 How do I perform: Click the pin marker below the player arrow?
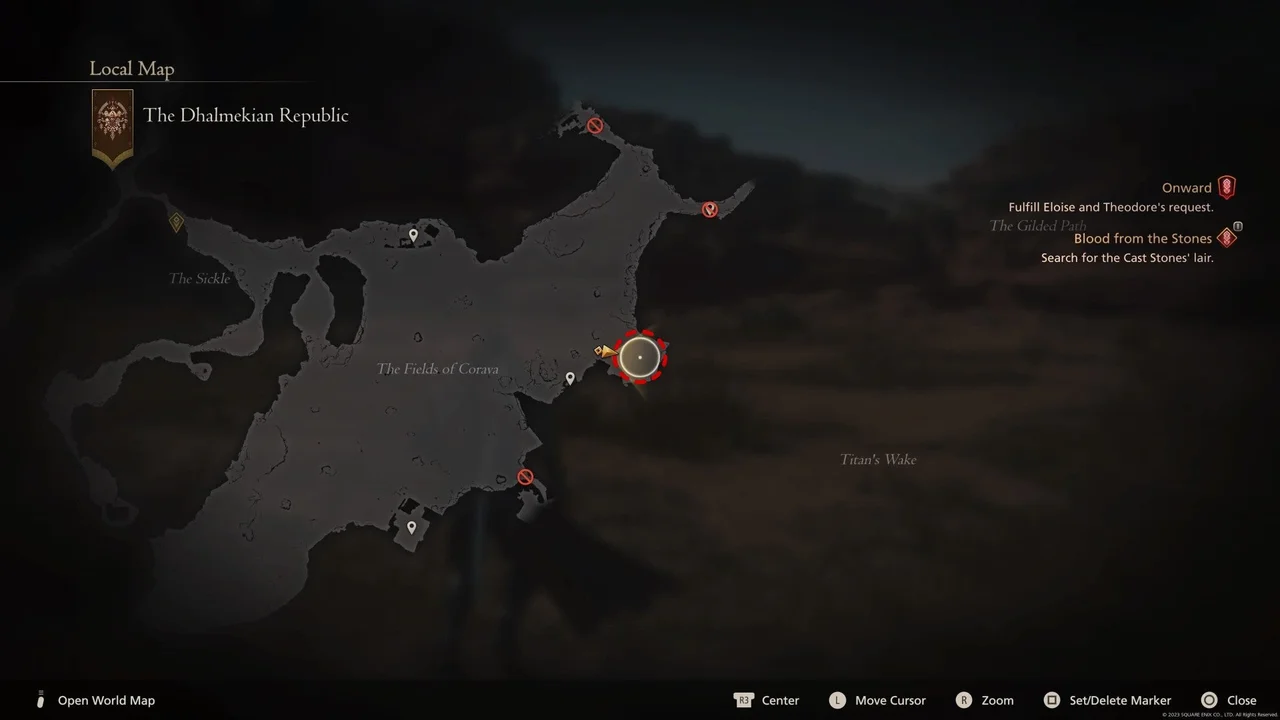[x=570, y=378]
